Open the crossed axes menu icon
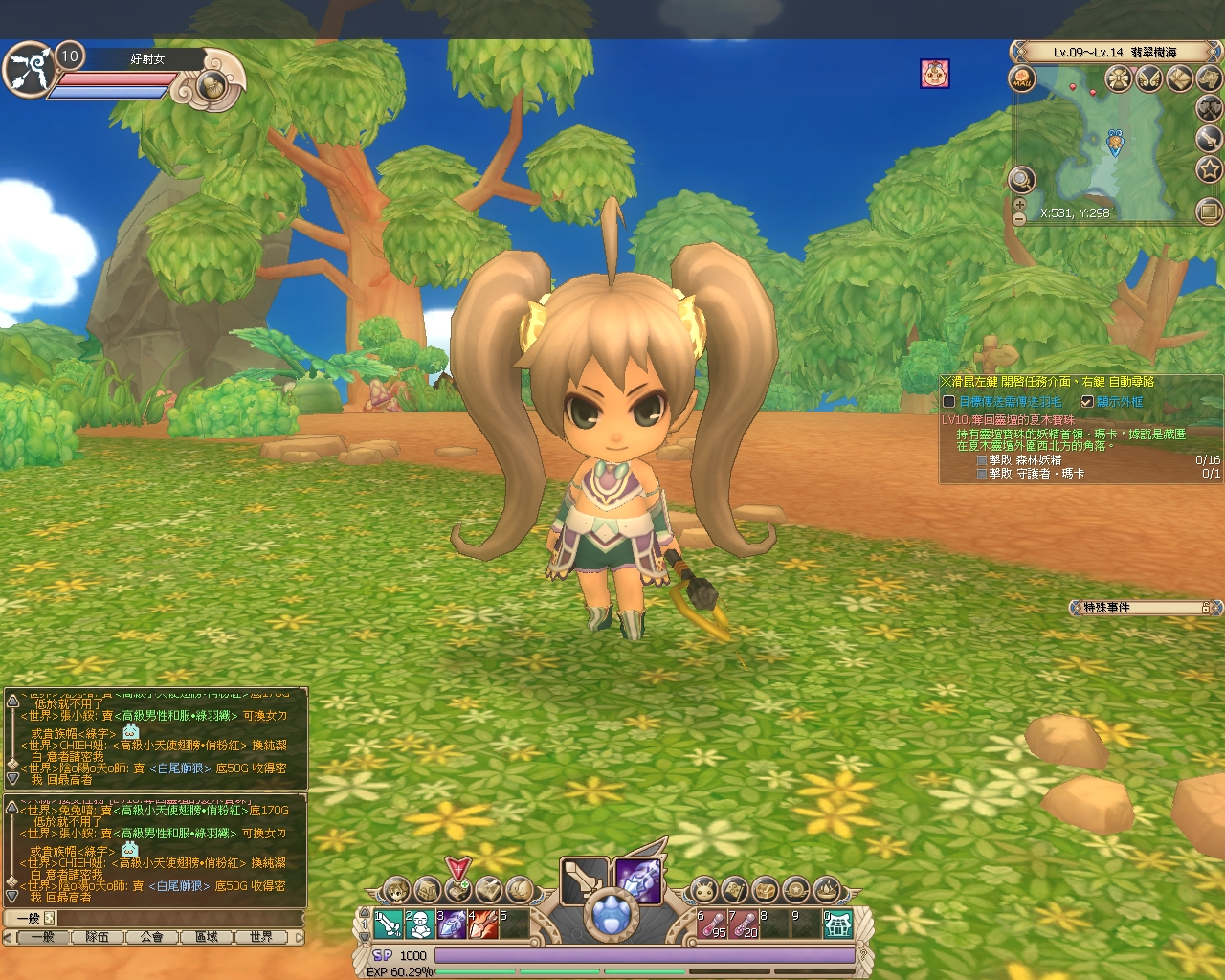Screen dimensions: 1225x980 click(x=1210, y=108)
